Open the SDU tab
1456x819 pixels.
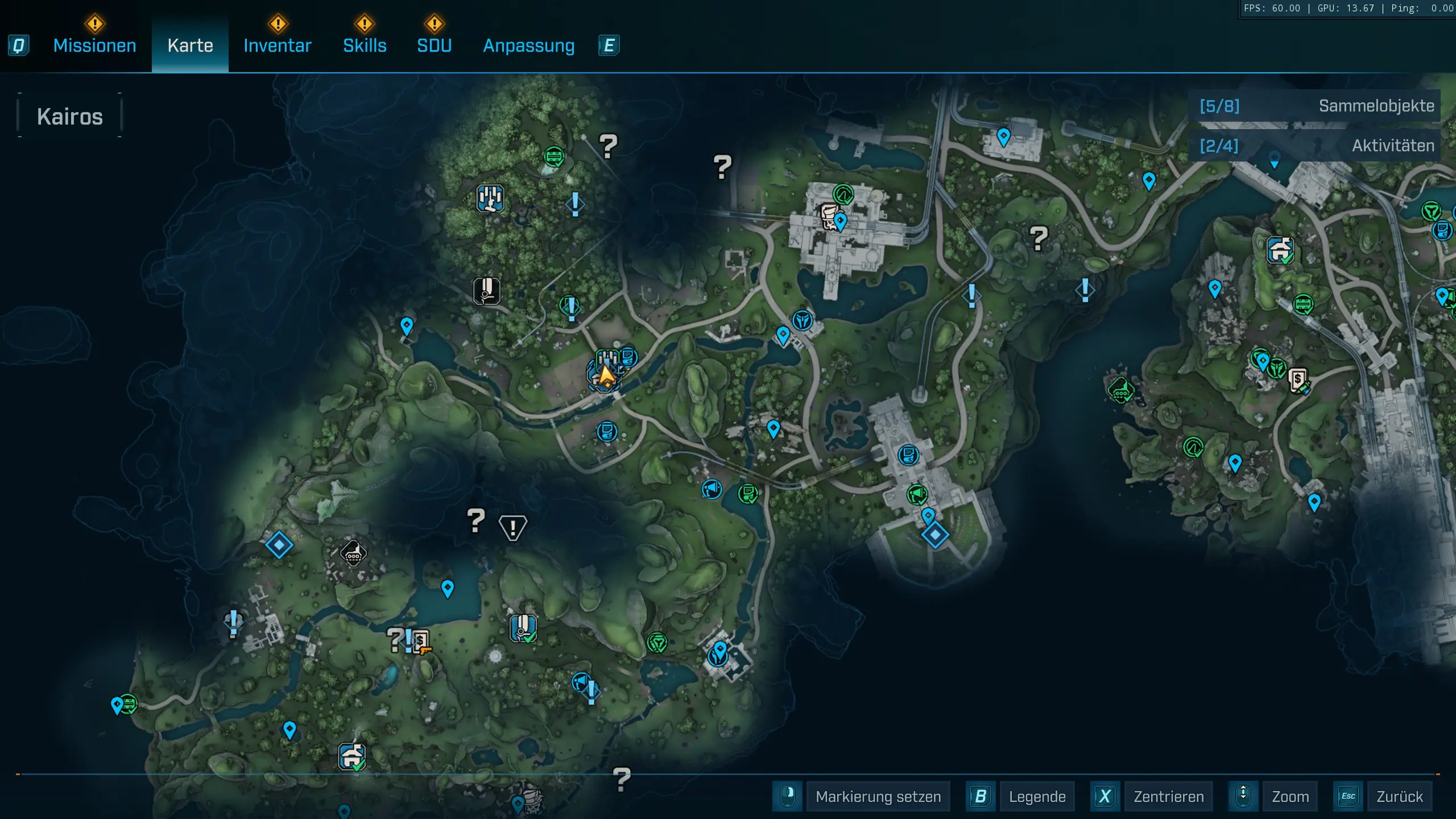coord(434,45)
